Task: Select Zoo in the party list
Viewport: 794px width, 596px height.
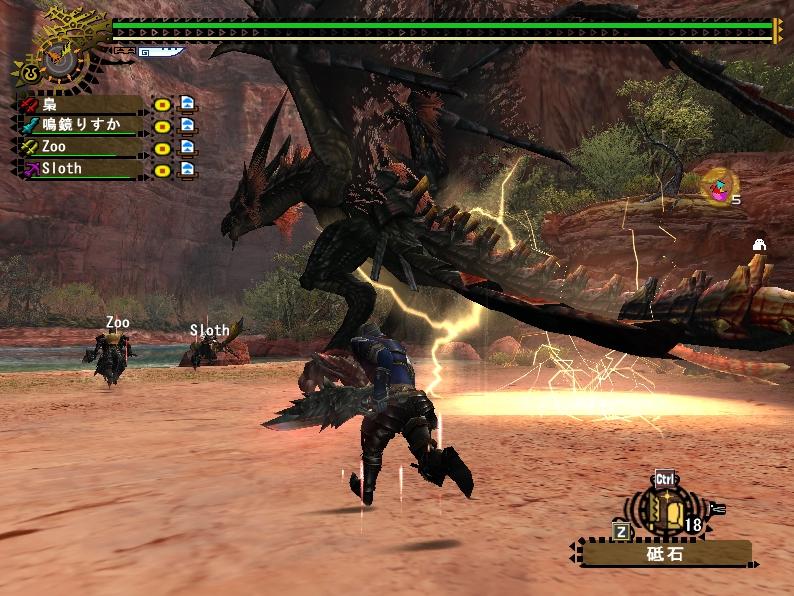Action: point(80,147)
